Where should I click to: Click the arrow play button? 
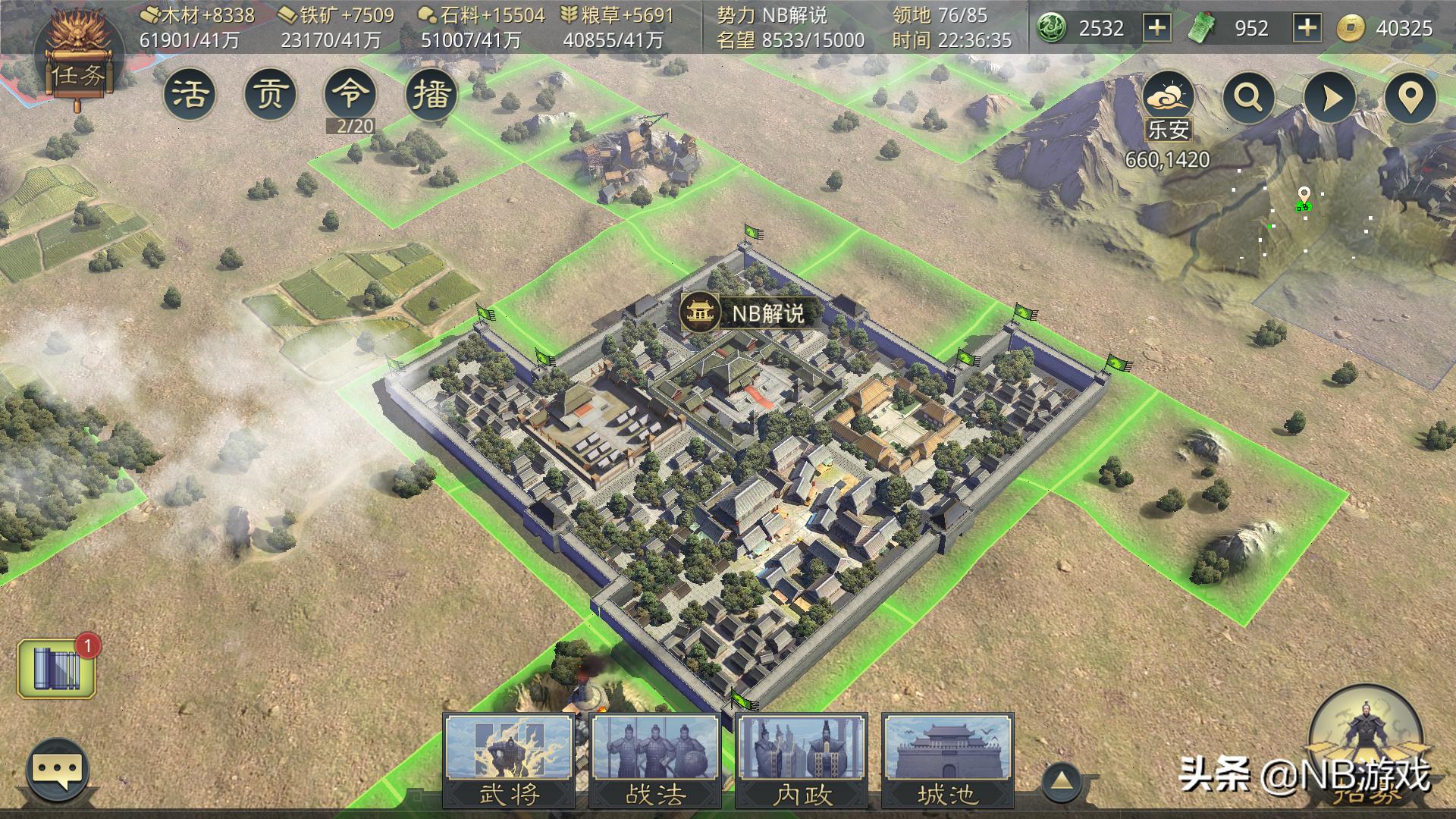click(x=1330, y=98)
